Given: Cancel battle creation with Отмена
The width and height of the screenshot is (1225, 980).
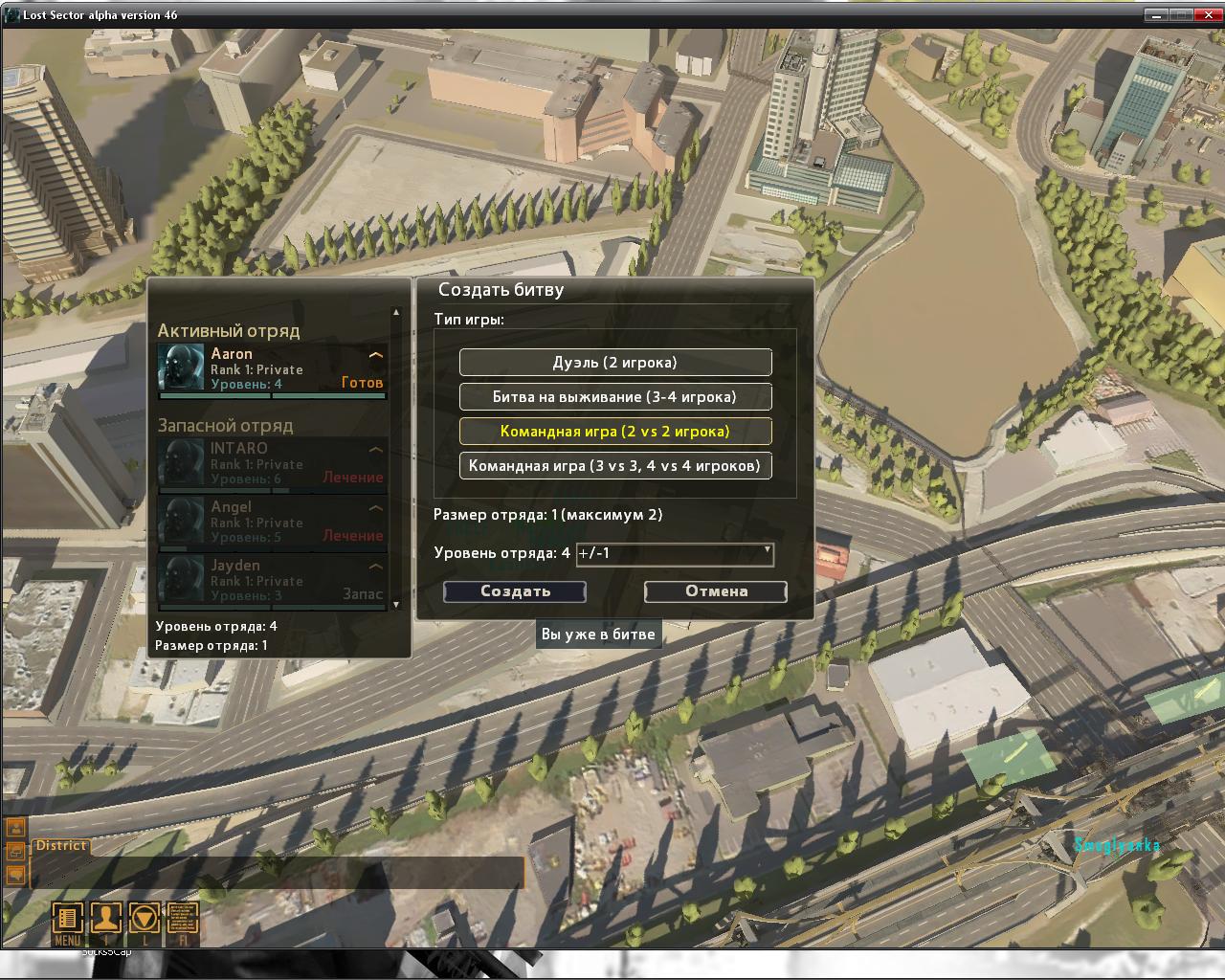Looking at the screenshot, I should coord(716,591).
